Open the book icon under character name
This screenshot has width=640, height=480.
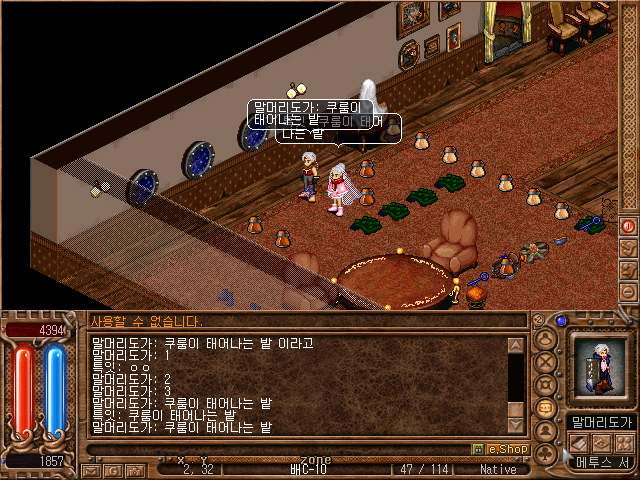pos(579,441)
